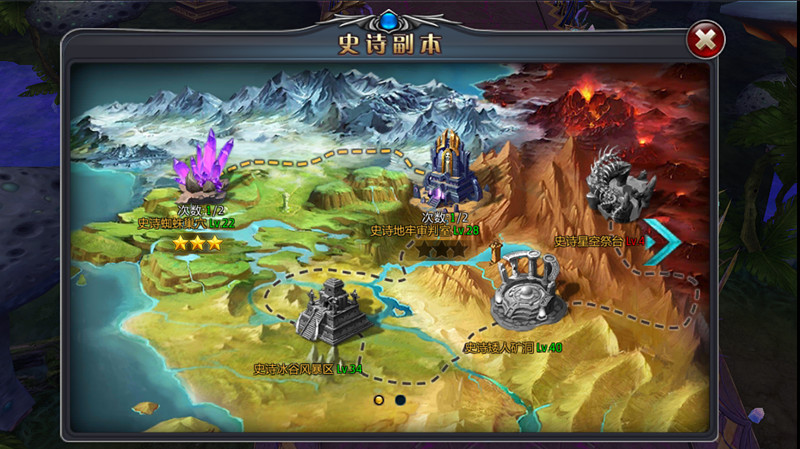Go to next map page with the cyan arrow

pyautogui.click(x=661, y=241)
